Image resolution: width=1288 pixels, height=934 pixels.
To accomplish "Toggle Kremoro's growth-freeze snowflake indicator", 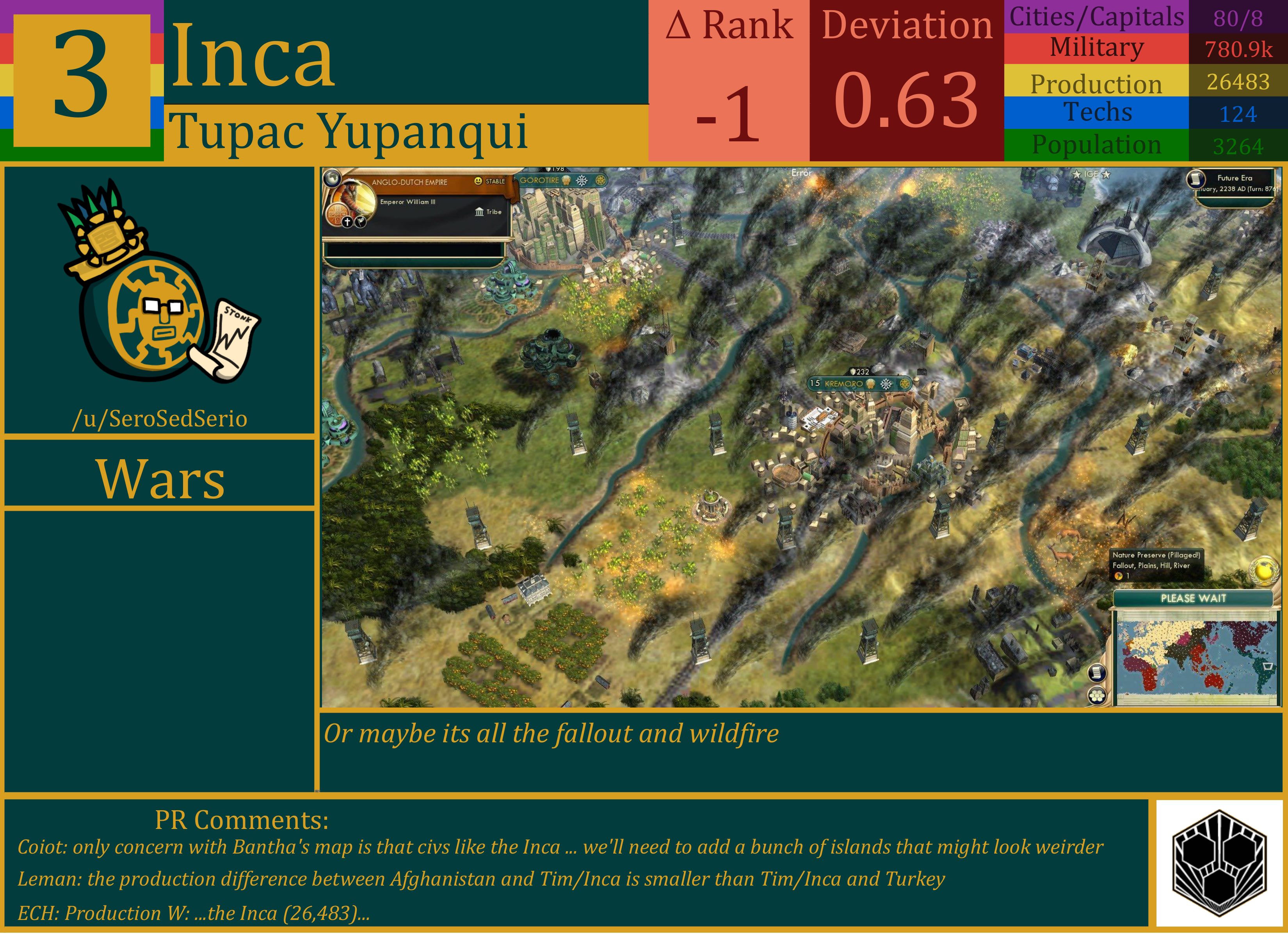I will (886, 385).
